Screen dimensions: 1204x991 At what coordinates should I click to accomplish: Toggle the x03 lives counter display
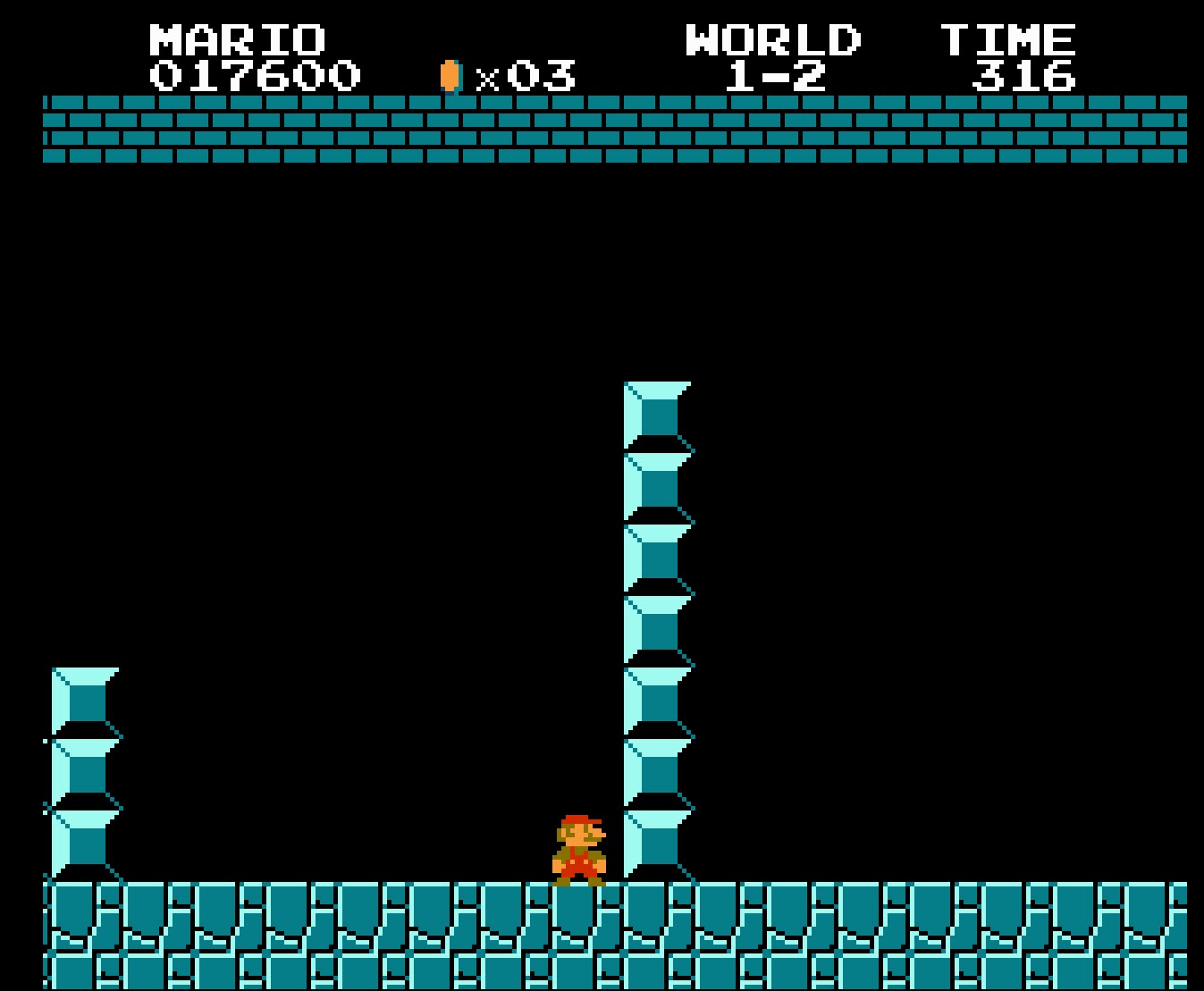click(527, 78)
